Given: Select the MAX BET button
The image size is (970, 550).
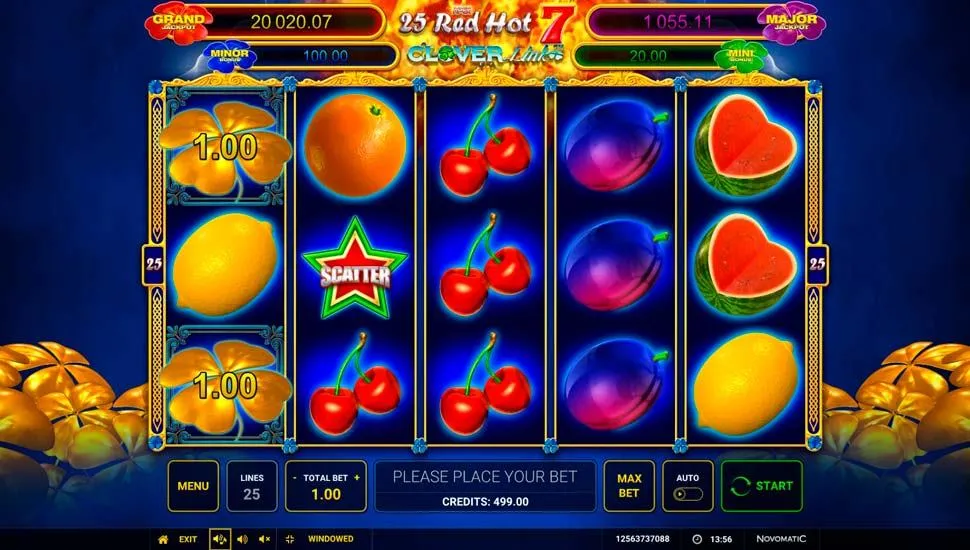Looking at the screenshot, I should 628,486.
